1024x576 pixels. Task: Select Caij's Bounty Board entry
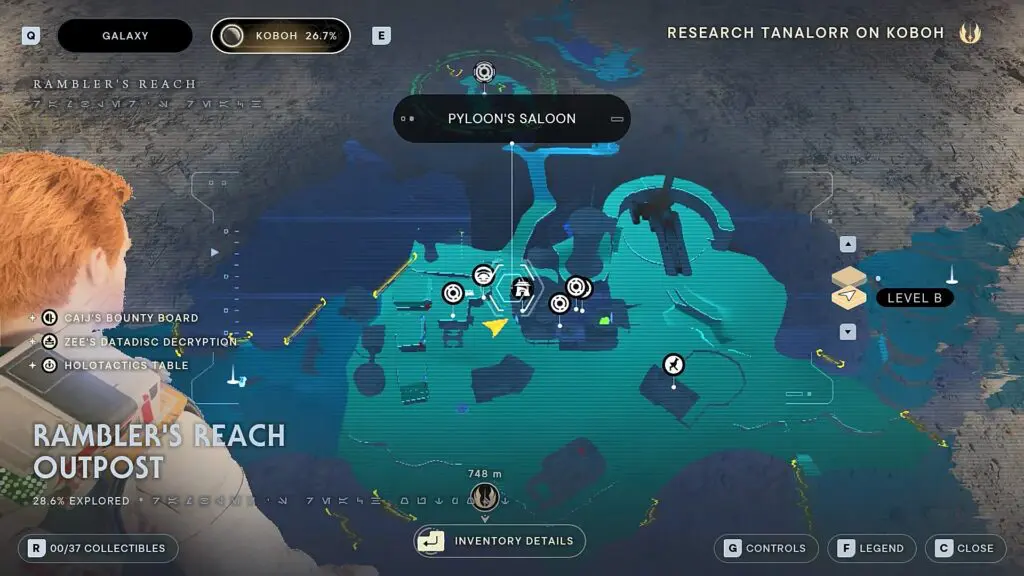(131, 318)
